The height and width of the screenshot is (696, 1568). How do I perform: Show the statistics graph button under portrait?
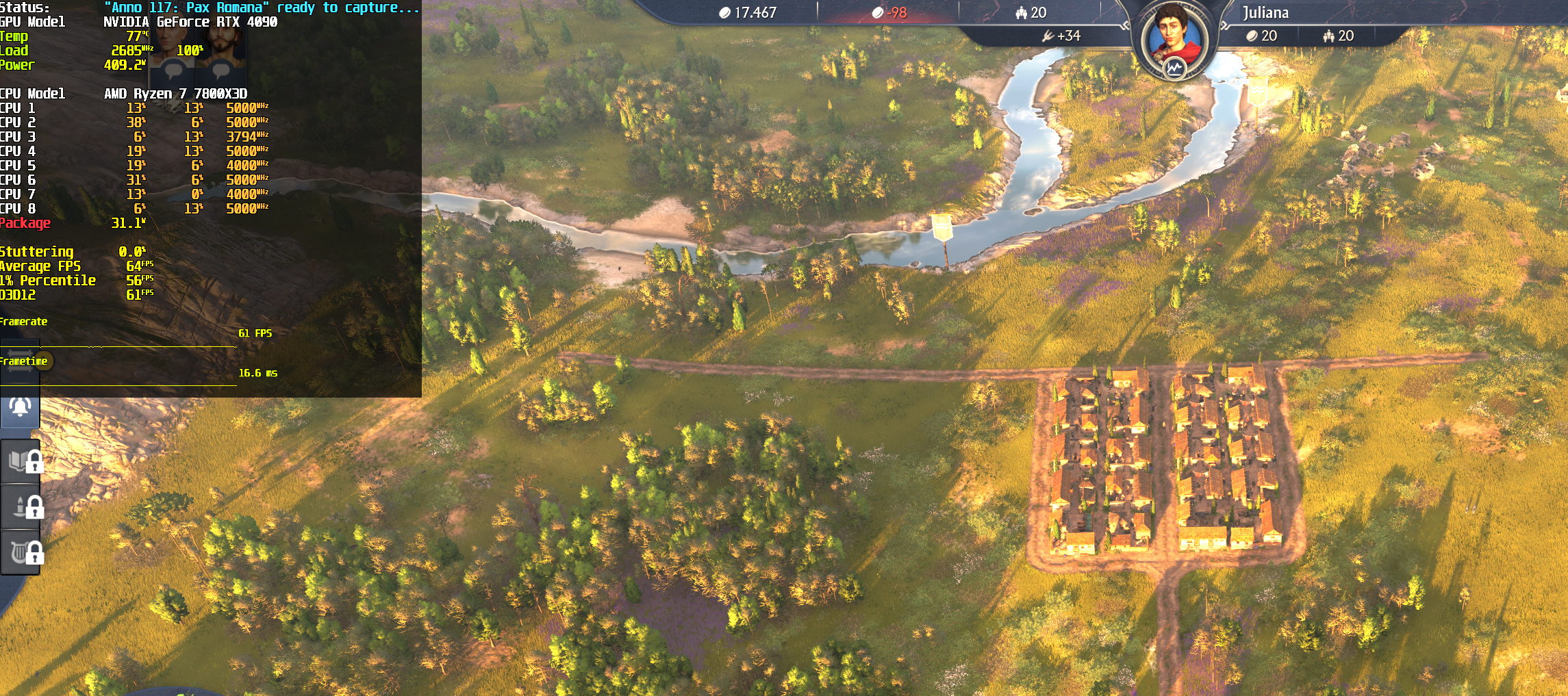[1174, 68]
